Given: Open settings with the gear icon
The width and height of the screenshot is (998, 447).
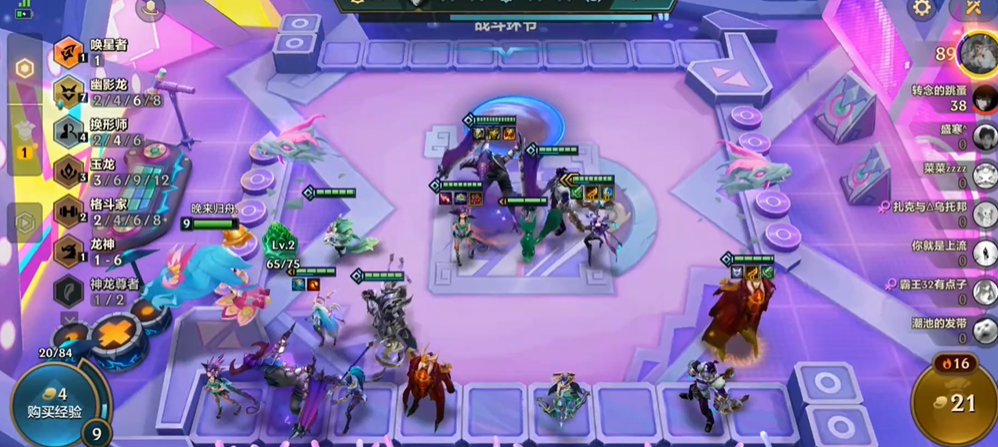Looking at the screenshot, I should click(921, 9).
